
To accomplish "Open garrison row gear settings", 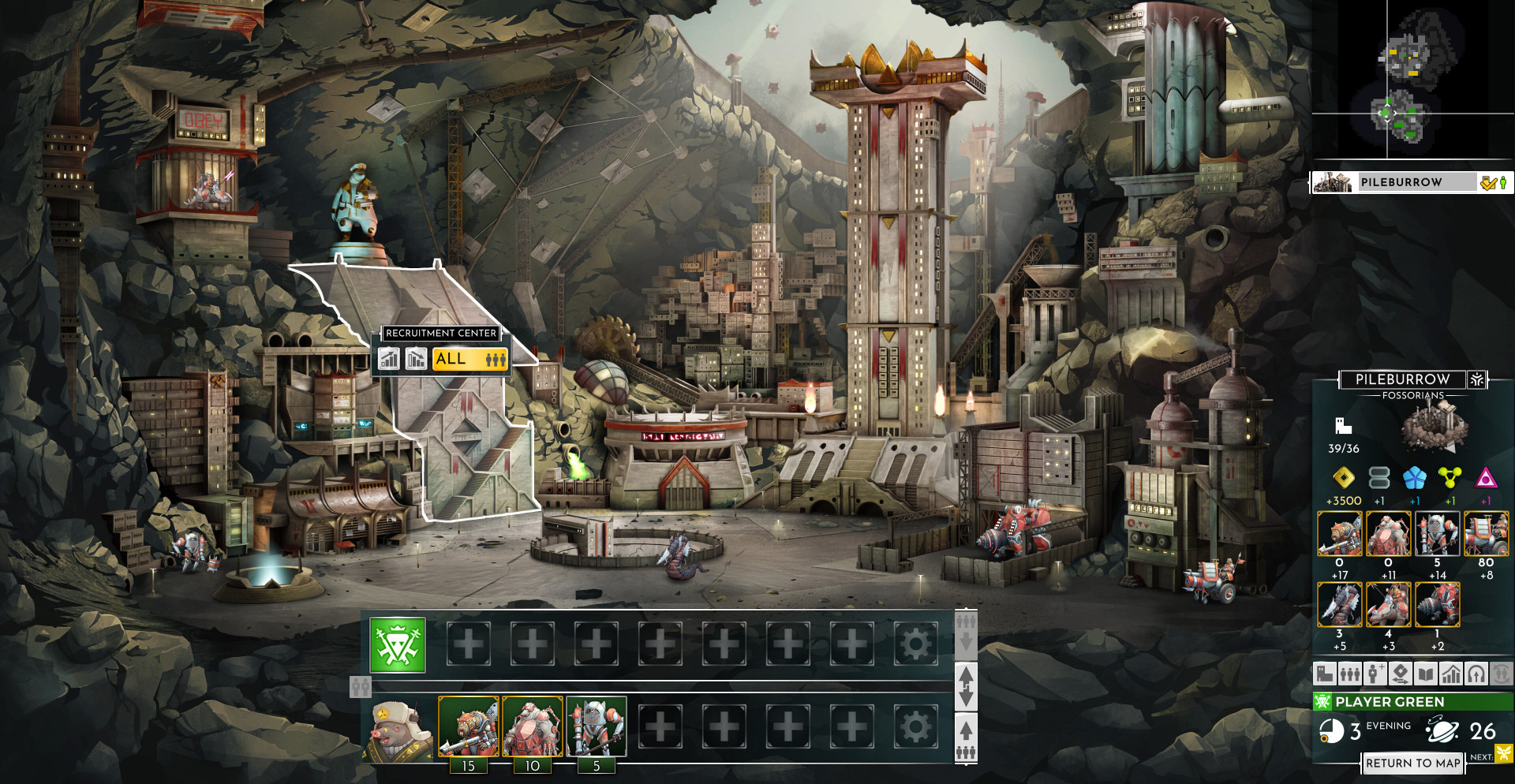I will (915, 645).
